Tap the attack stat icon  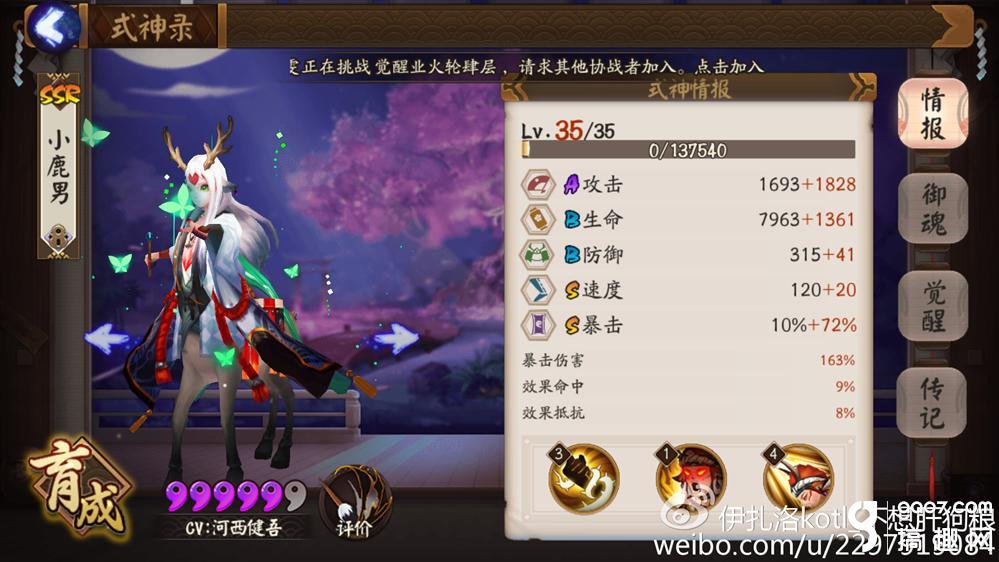click(x=540, y=185)
